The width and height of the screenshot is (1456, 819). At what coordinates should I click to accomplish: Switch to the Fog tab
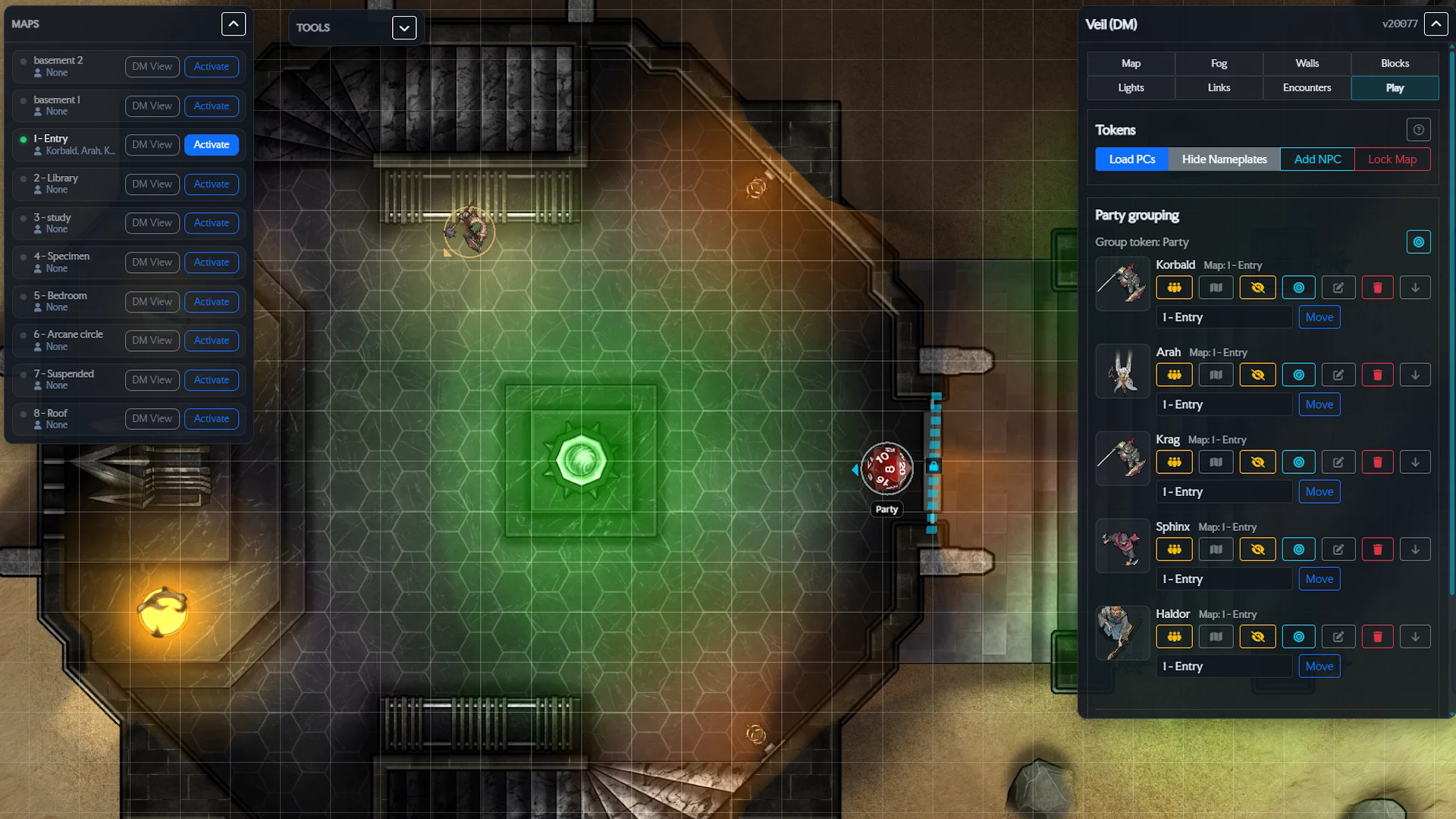pos(1219,64)
